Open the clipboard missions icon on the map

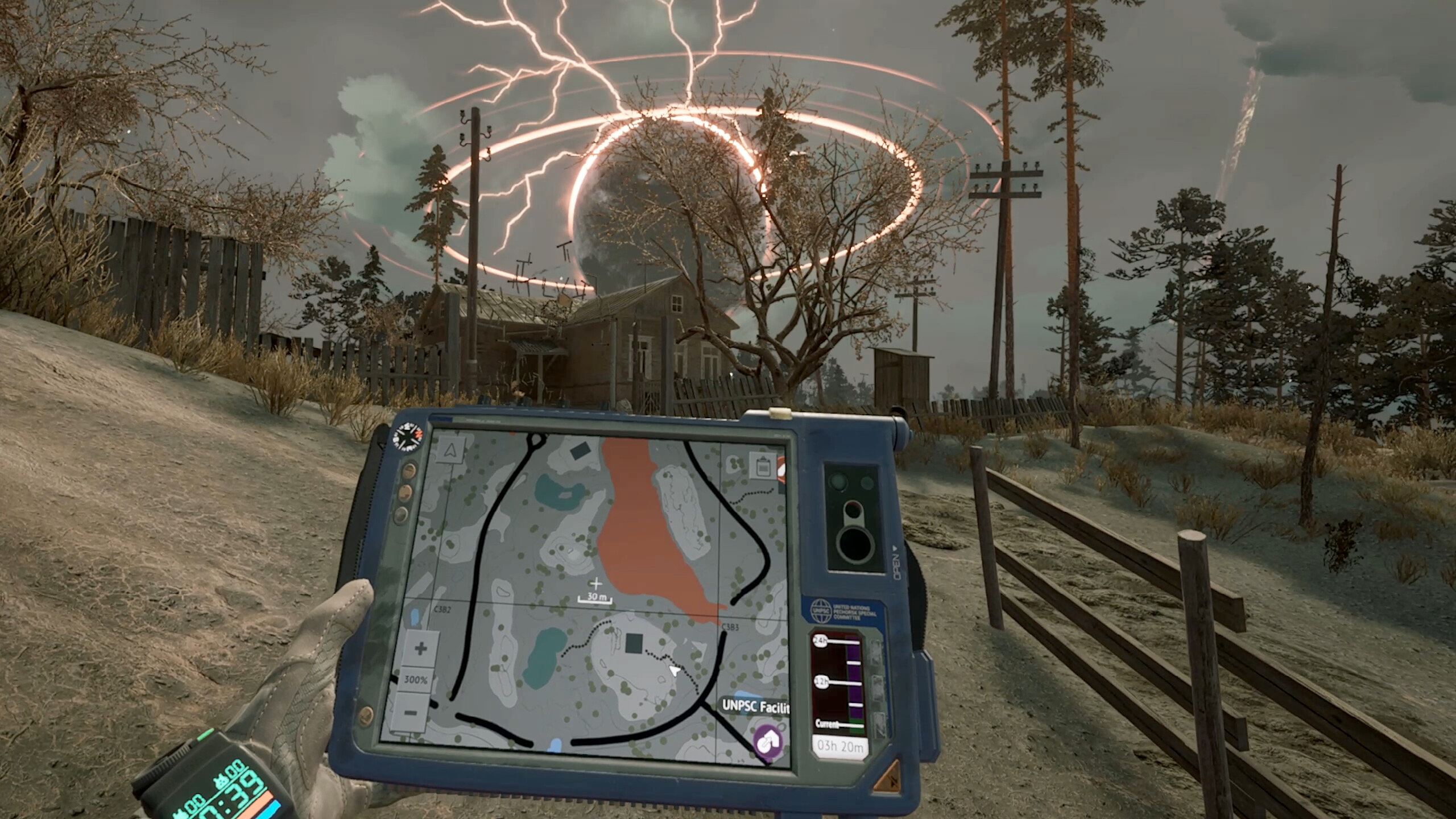(x=762, y=466)
